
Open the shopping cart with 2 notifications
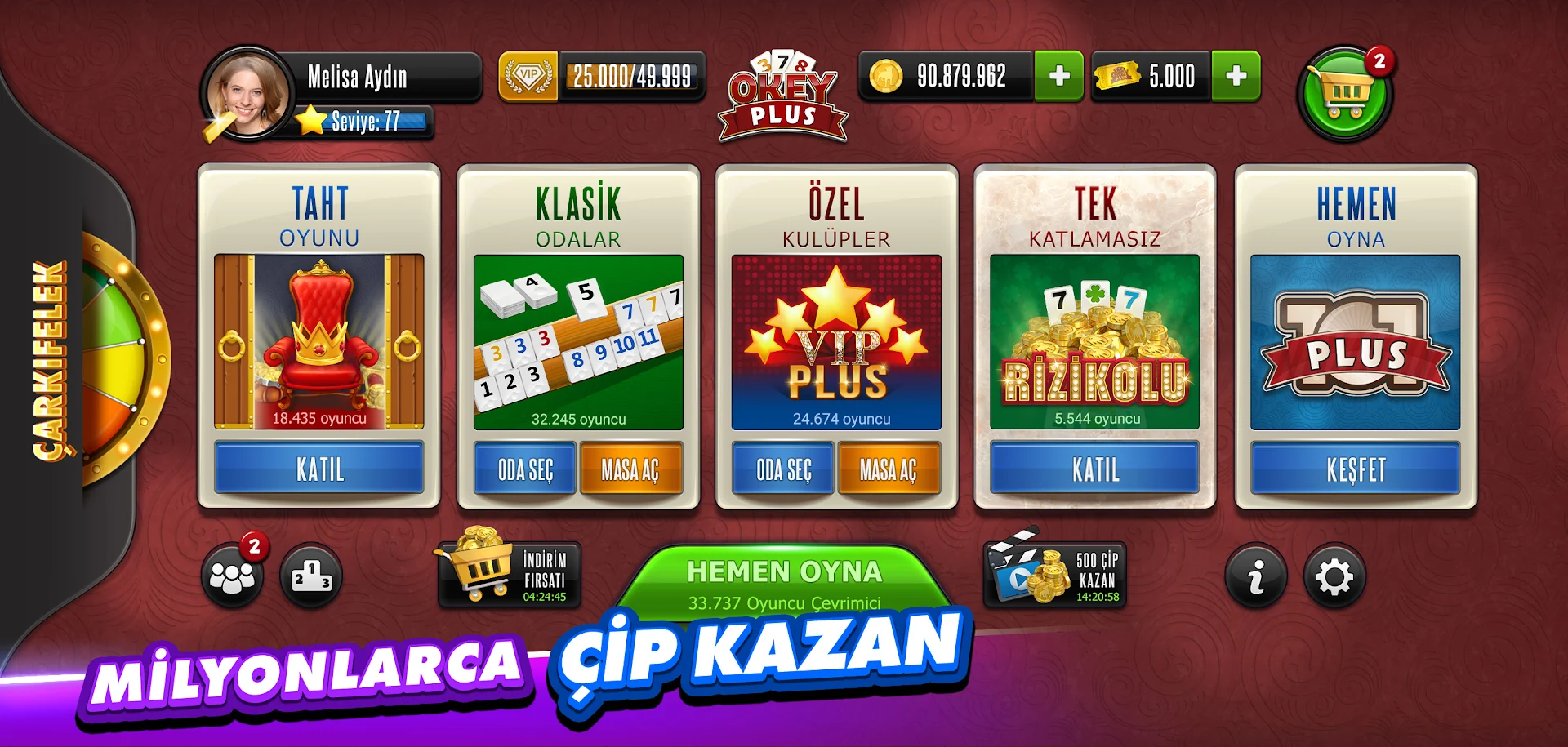point(1343,94)
